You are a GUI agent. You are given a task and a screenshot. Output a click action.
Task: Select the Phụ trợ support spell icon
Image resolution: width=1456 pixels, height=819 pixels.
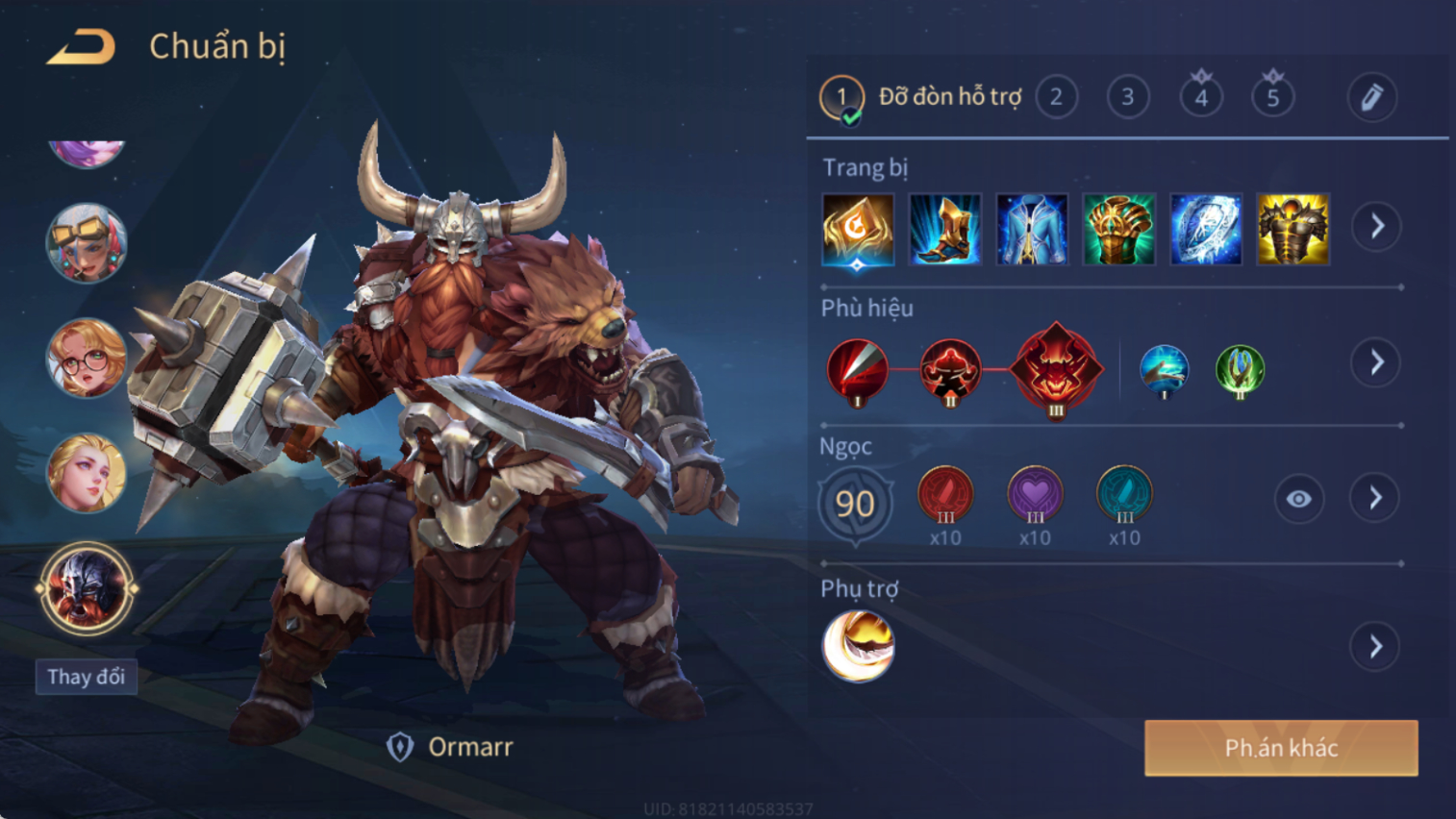[858, 646]
